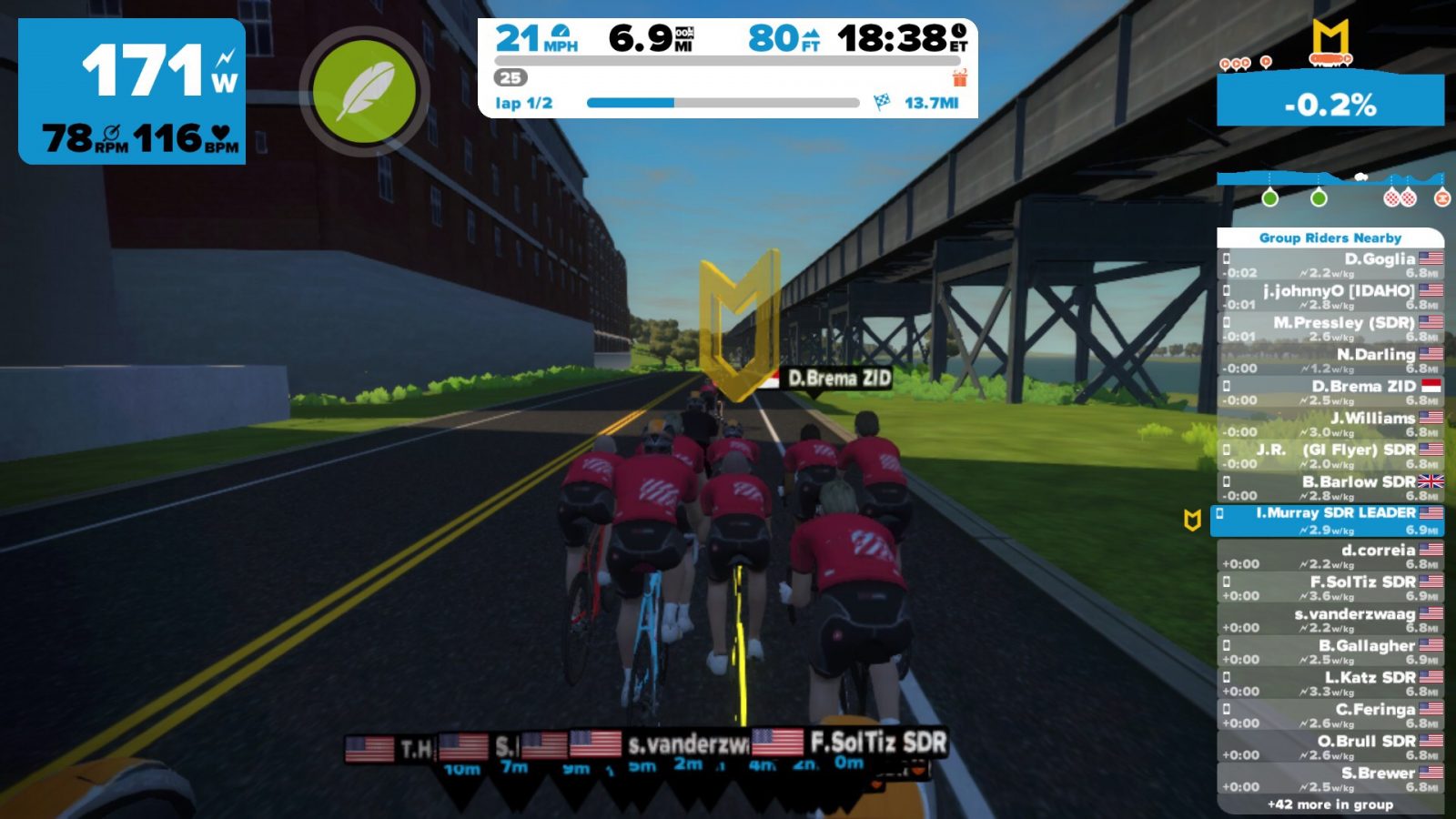Select D.Brema ZID rider row
1456x819 pixels.
[x=1330, y=392]
